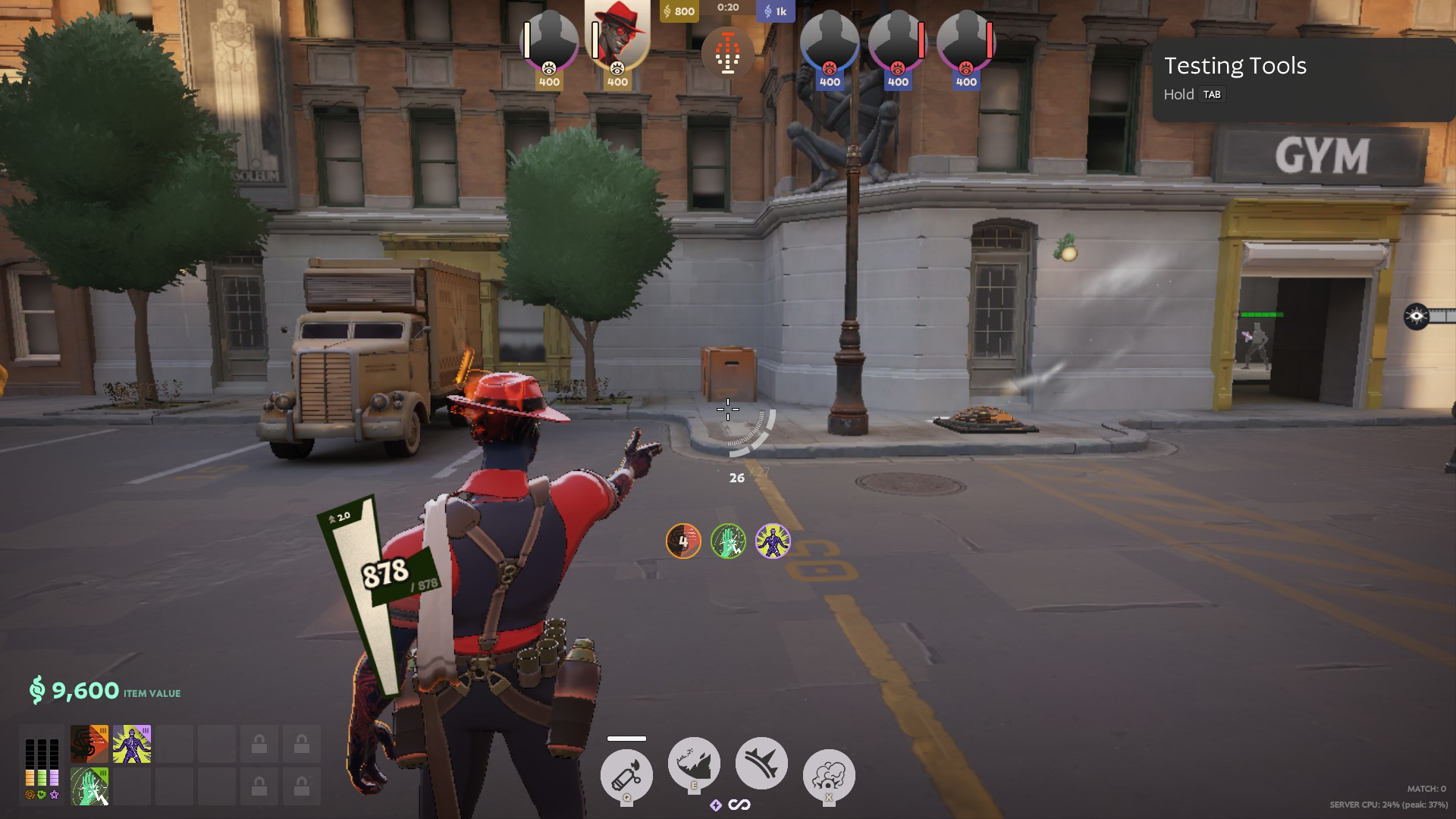Select the green hand buff icon
The height and width of the screenshot is (819, 1456).
click(730, 540)
